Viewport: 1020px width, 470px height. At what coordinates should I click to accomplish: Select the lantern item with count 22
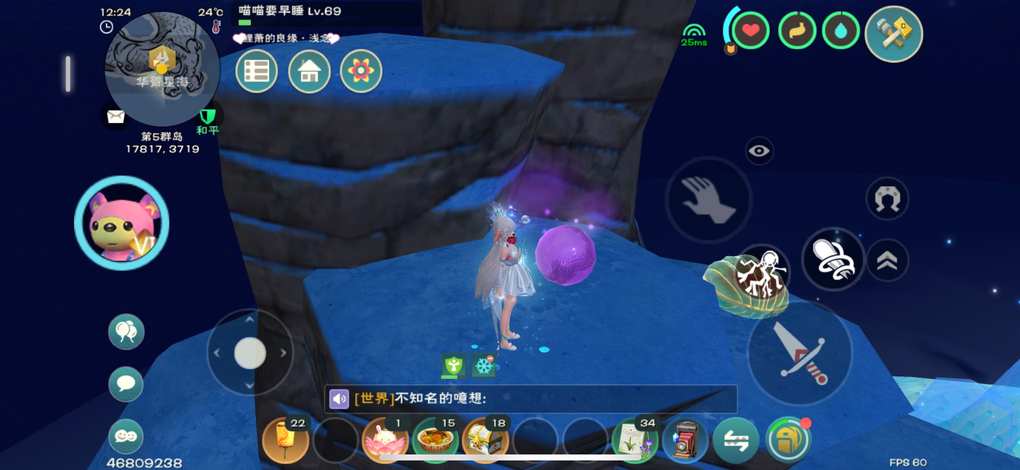pos(285,440)
